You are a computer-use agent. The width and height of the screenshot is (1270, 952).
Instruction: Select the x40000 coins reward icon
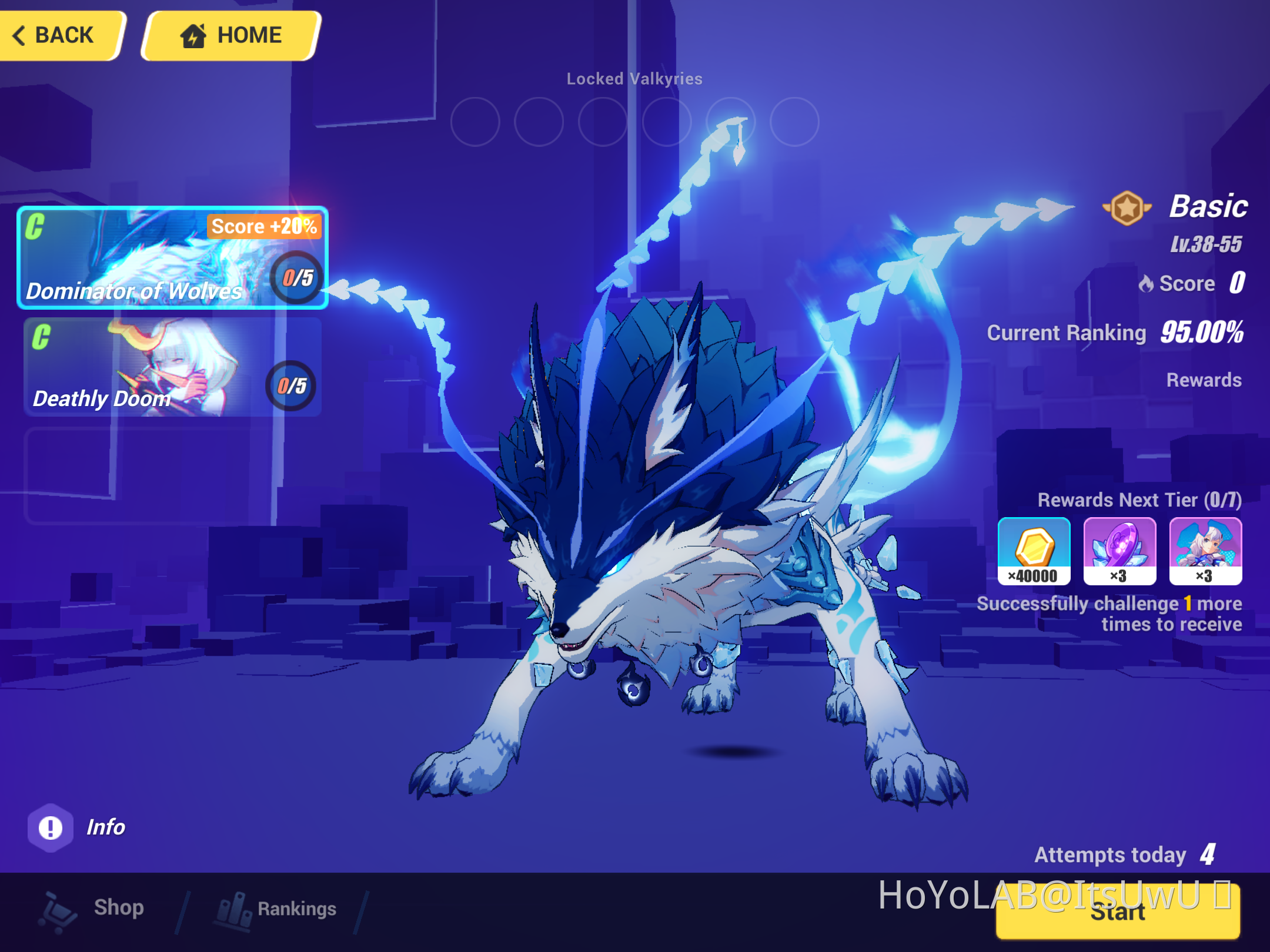tap(1034, 551)
